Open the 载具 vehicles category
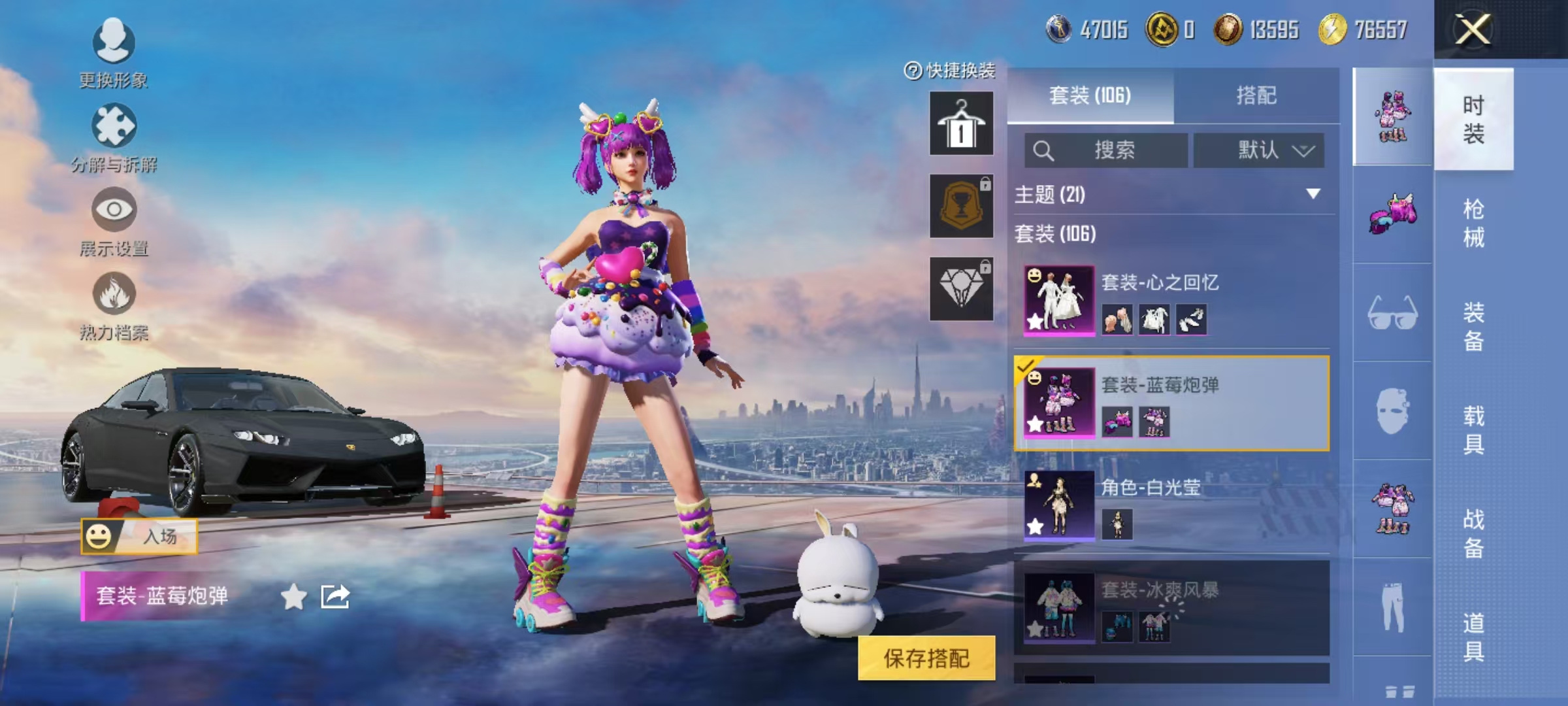Screen dimensions: 1568x706 click(1473, 429)
